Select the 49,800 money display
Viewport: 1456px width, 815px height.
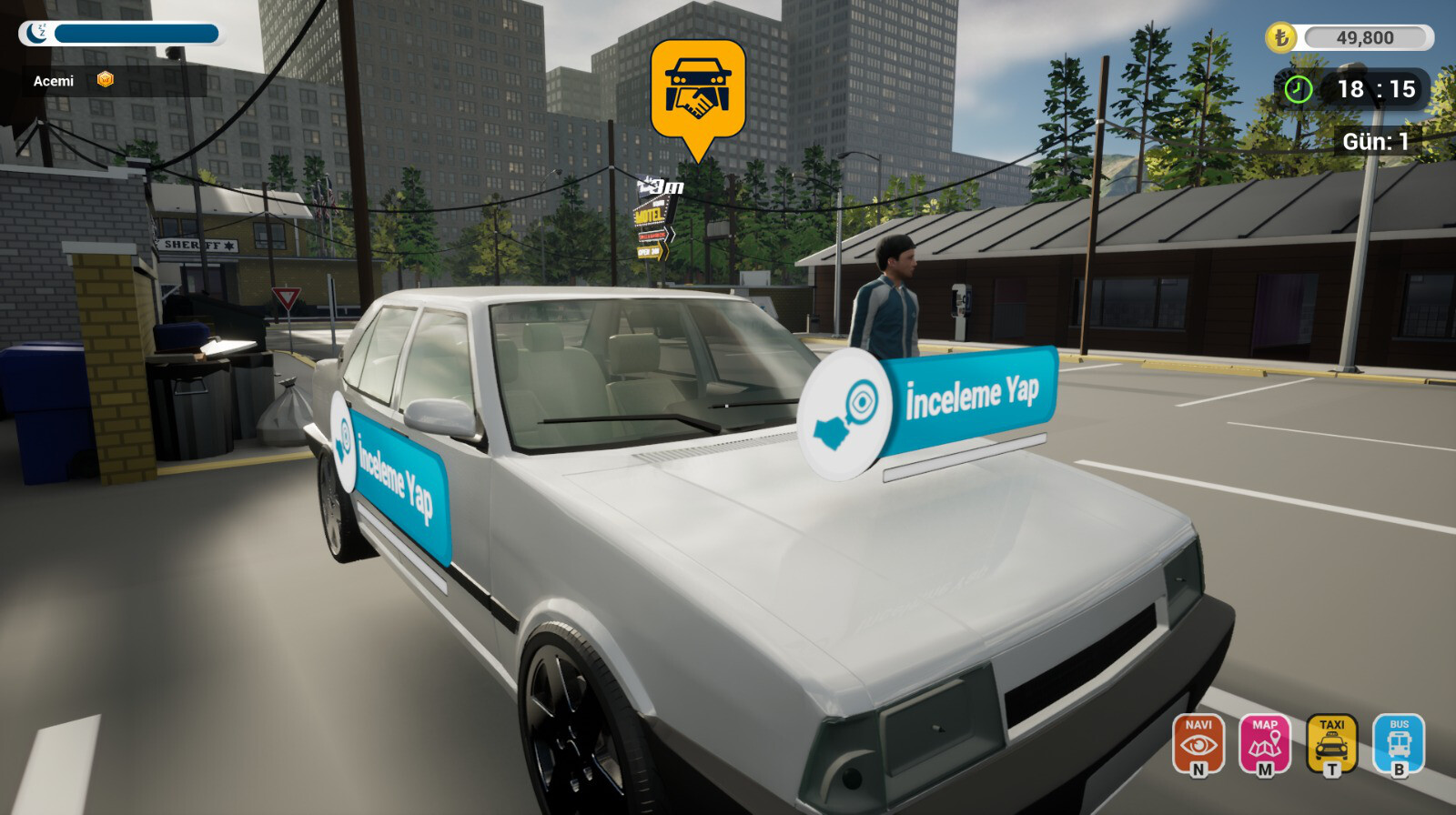(1368, 38)
